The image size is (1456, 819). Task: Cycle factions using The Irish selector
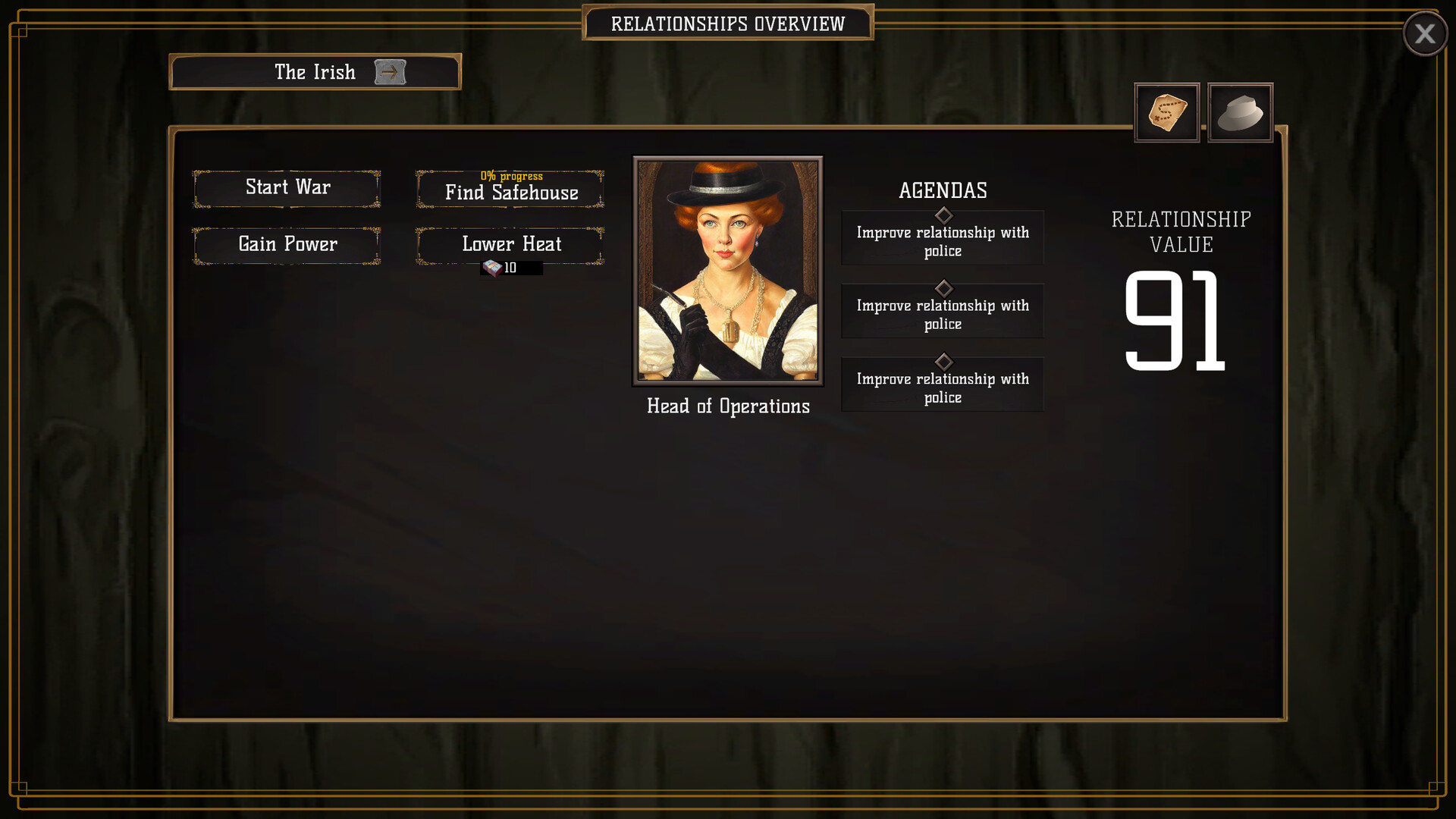pos(391,71)
